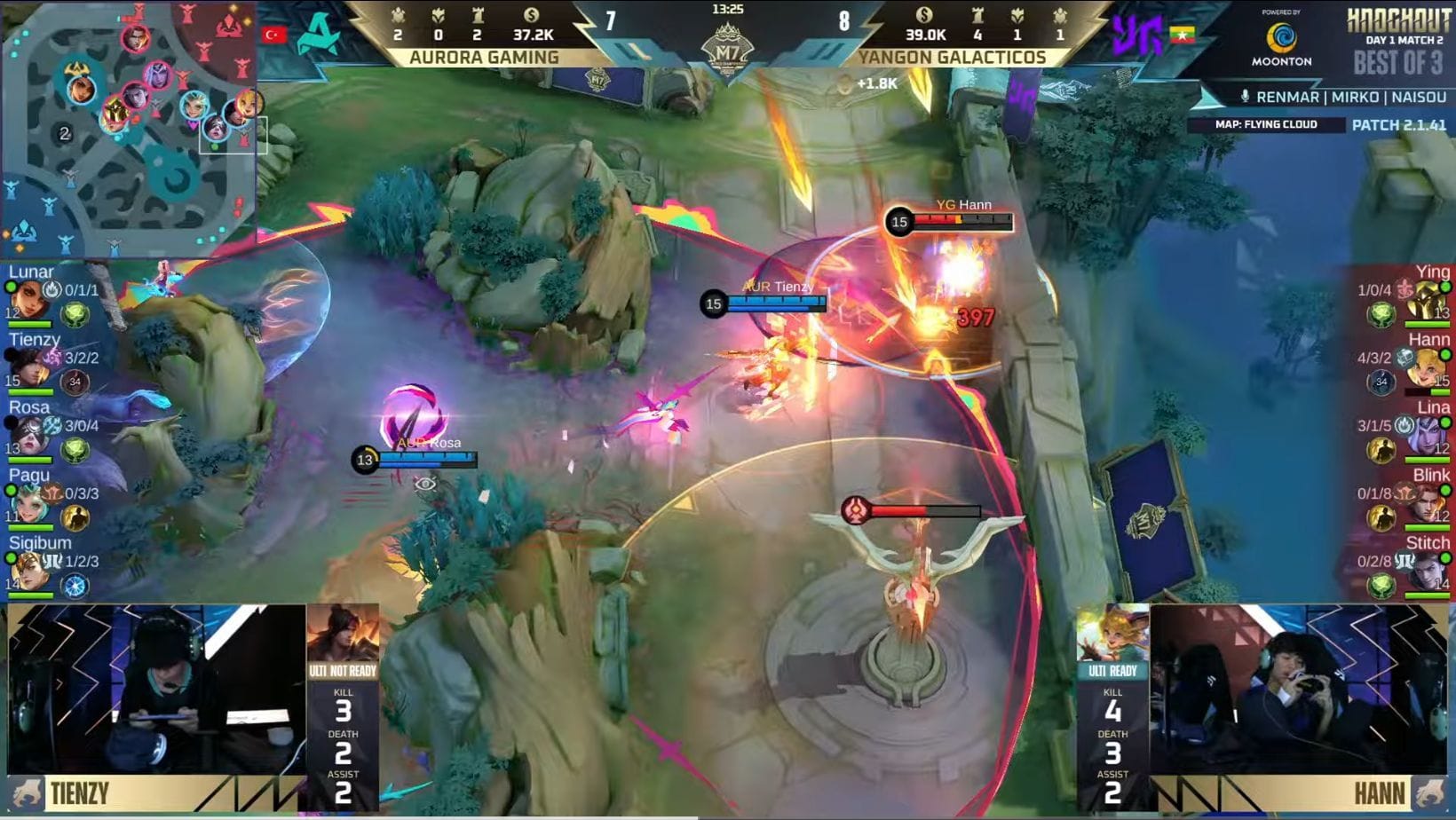1456x820 pixels.
Task: Open the PATCH 2.1.41 link
Action: click(1400, 125)
